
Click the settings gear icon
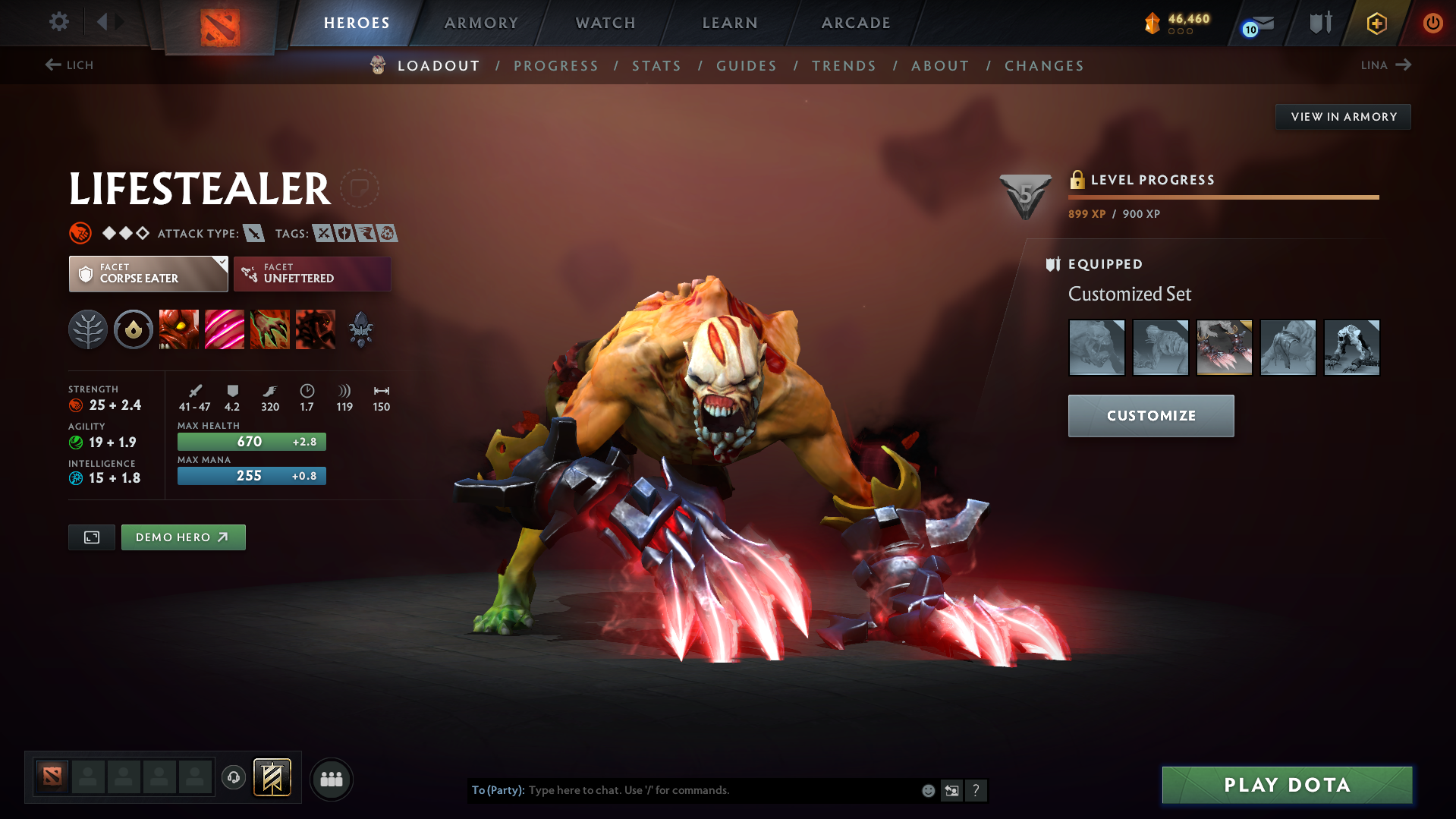[58, 23]
